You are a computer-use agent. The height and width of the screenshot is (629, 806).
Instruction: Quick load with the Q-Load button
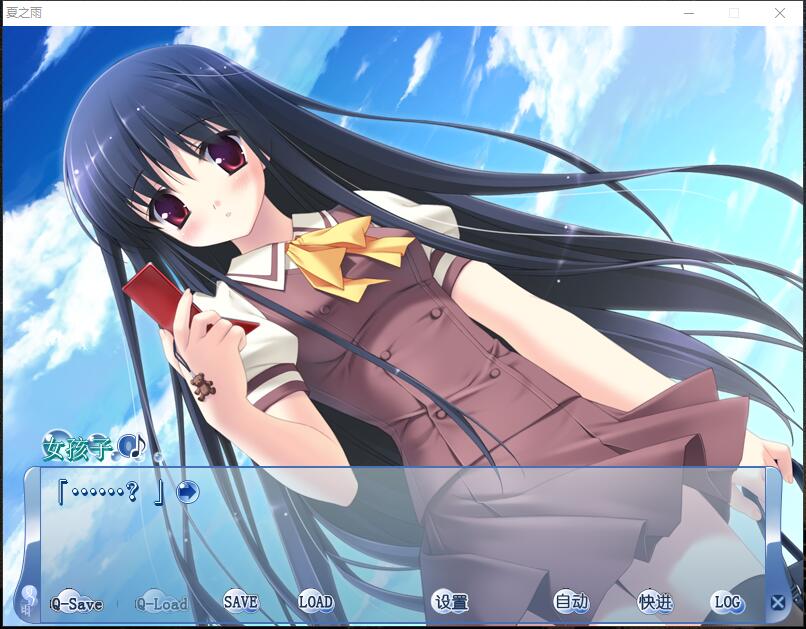(161, 604)
